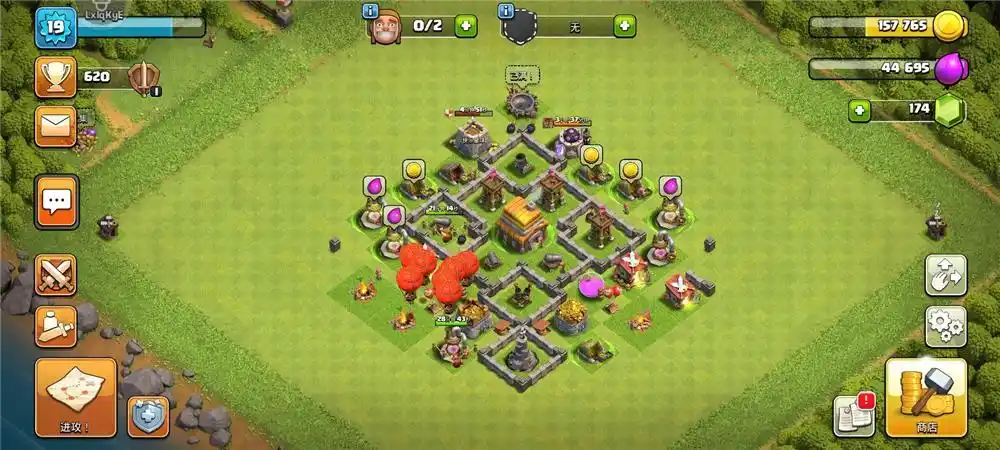Viewport: 1000px width, 450px height.
Task: Open the settings gears button
Action: (944, 324)
